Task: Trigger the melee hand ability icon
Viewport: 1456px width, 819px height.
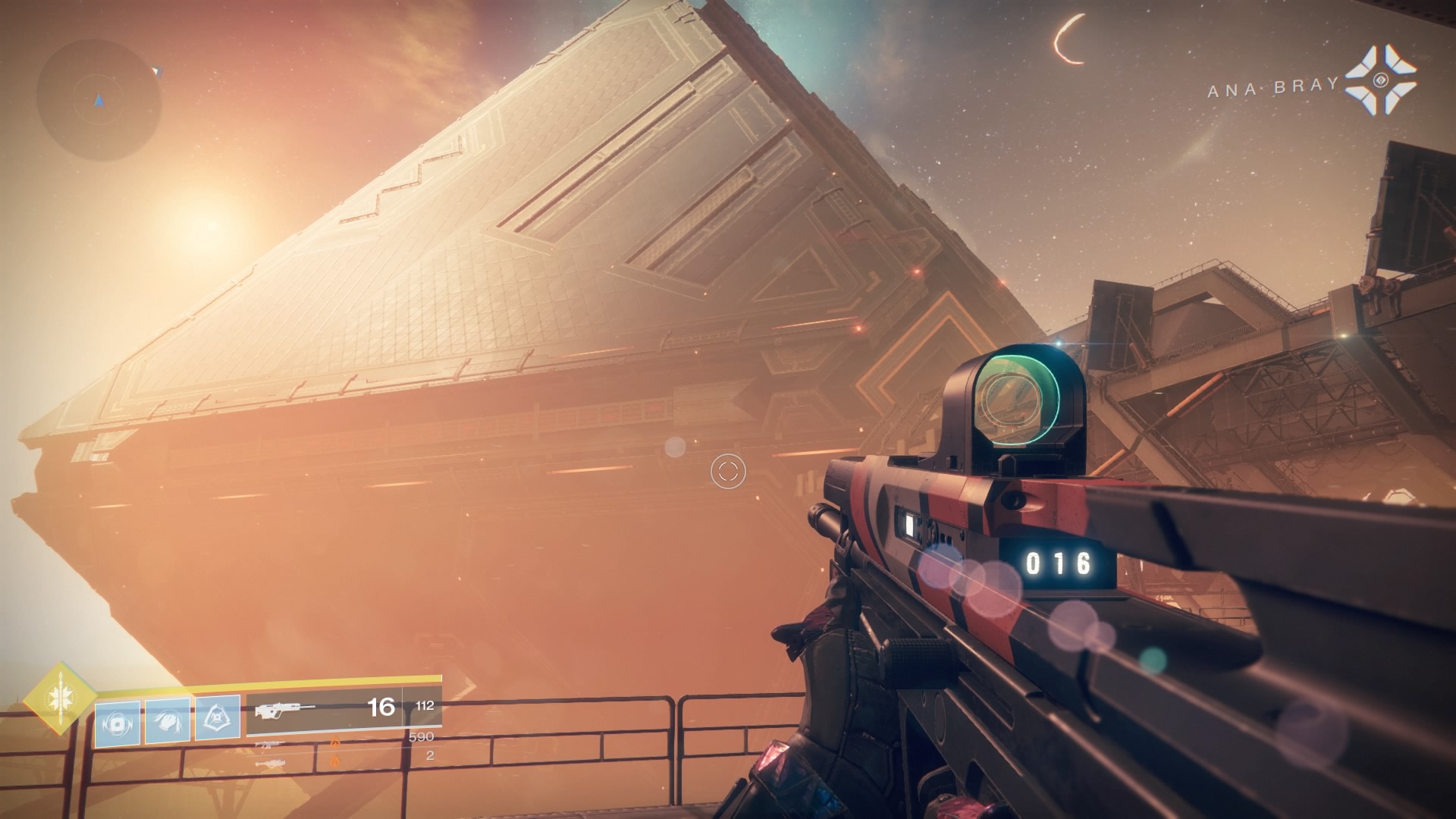Action: (x=168, y=720)
